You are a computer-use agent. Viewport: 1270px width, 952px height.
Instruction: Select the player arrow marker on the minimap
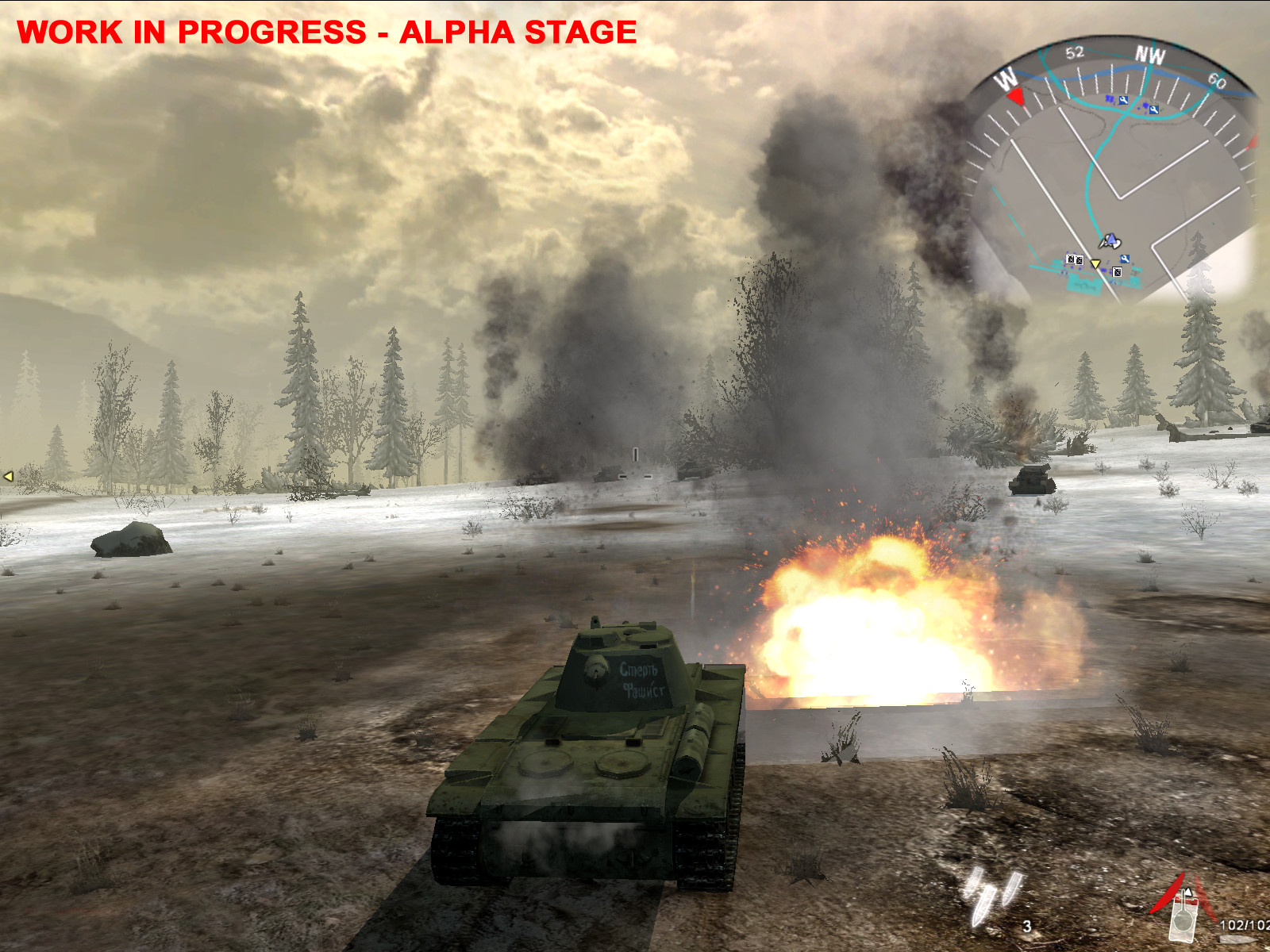[1111, 239]
